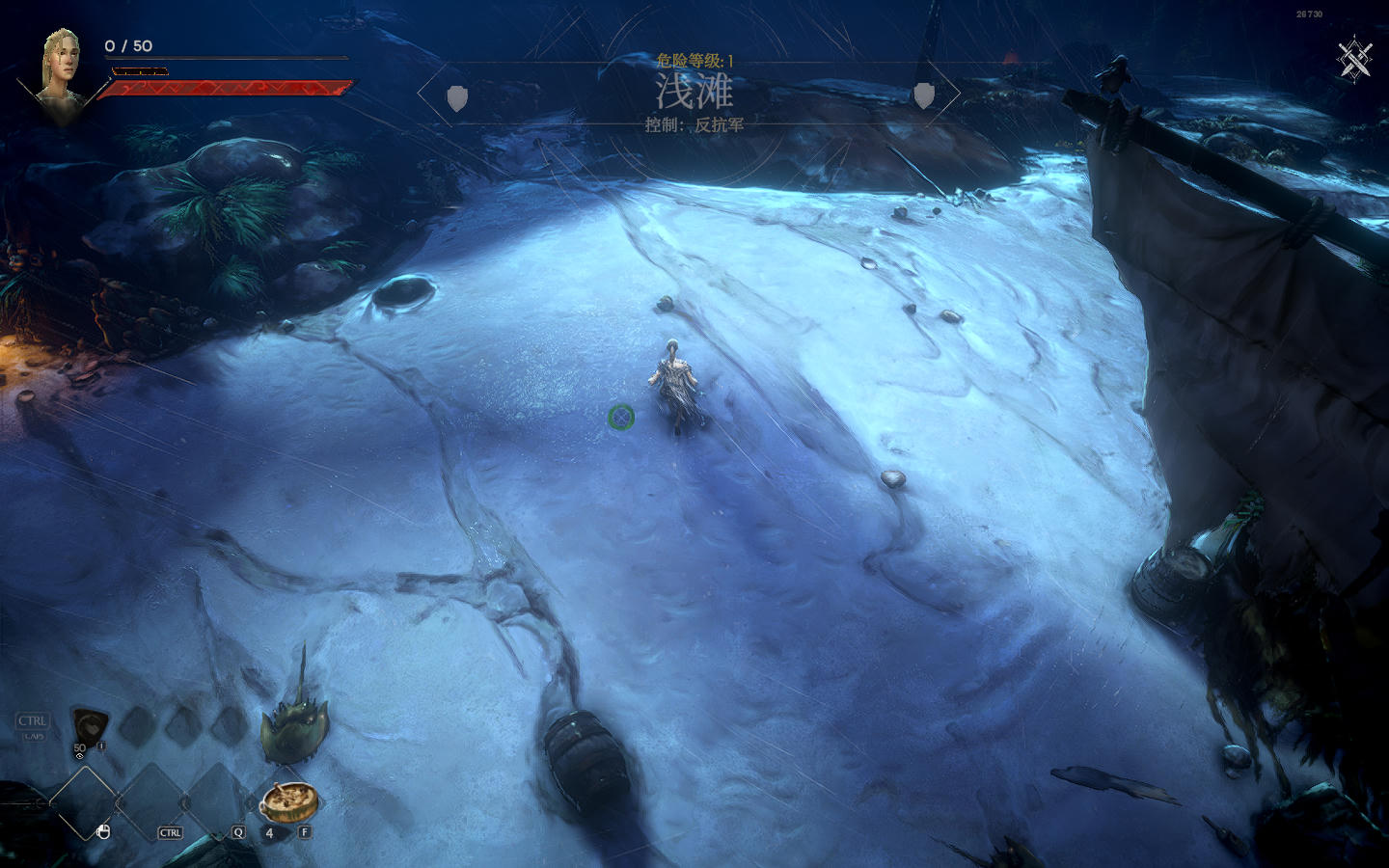Image resolution: width=1389 pixels, height=868 pixels.
Task: Select the highlighted left-mouse ability slot
Action: [x=83, y=802]
